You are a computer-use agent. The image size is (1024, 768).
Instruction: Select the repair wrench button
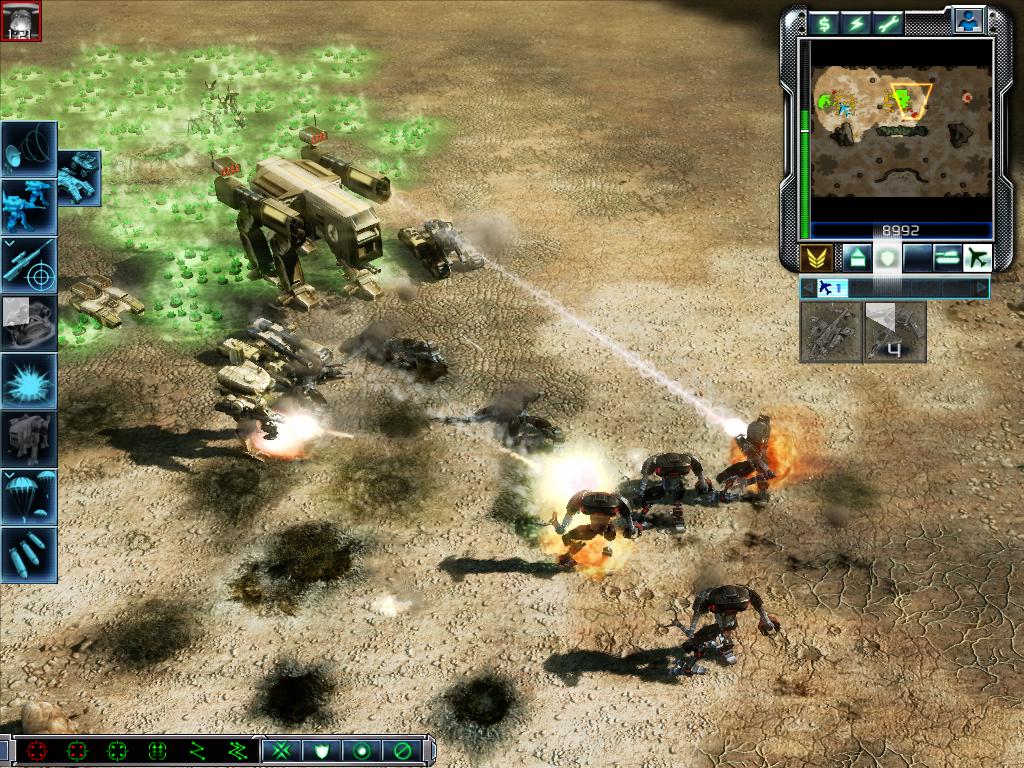pos(887,24)
